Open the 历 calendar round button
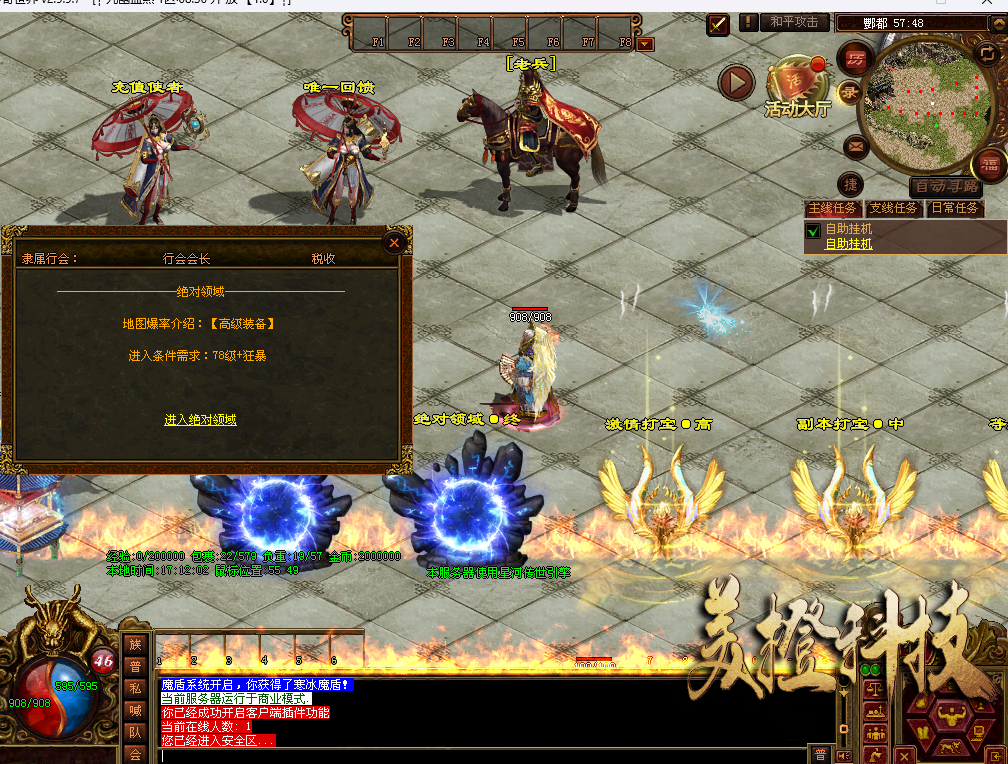 (x=855, y=57)
